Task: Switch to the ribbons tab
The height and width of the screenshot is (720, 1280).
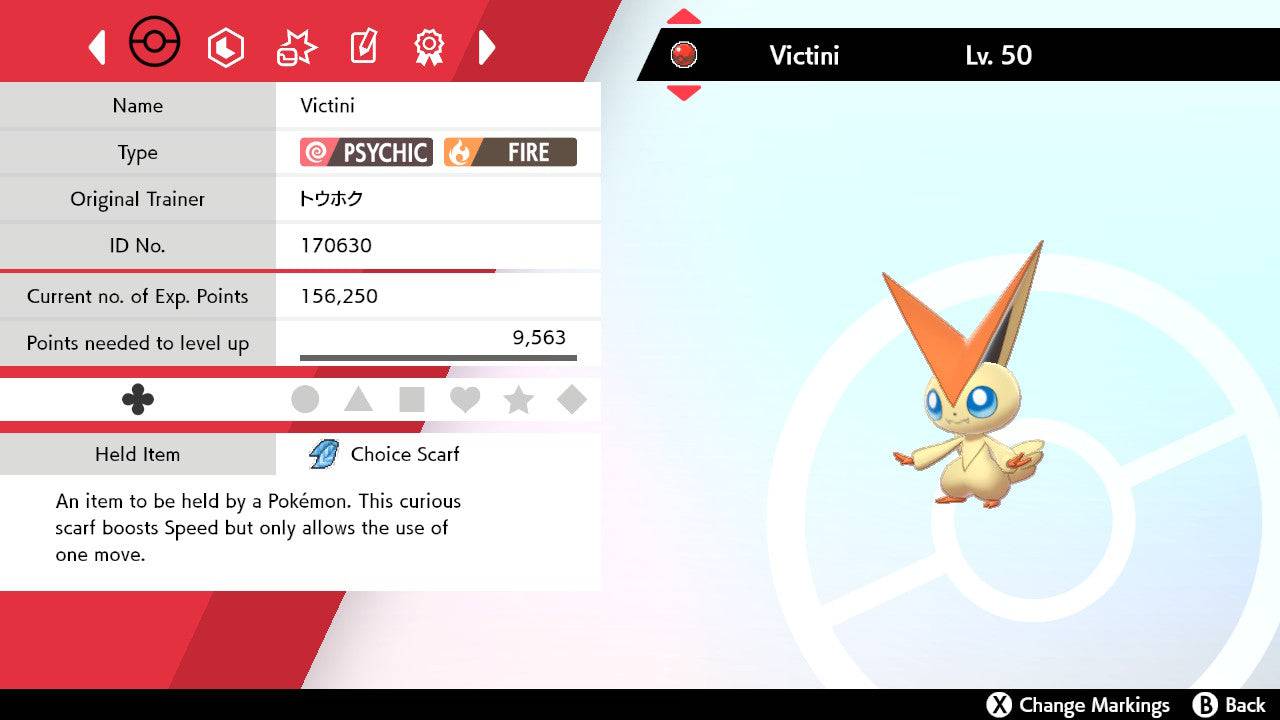Action: coord(429,47)
